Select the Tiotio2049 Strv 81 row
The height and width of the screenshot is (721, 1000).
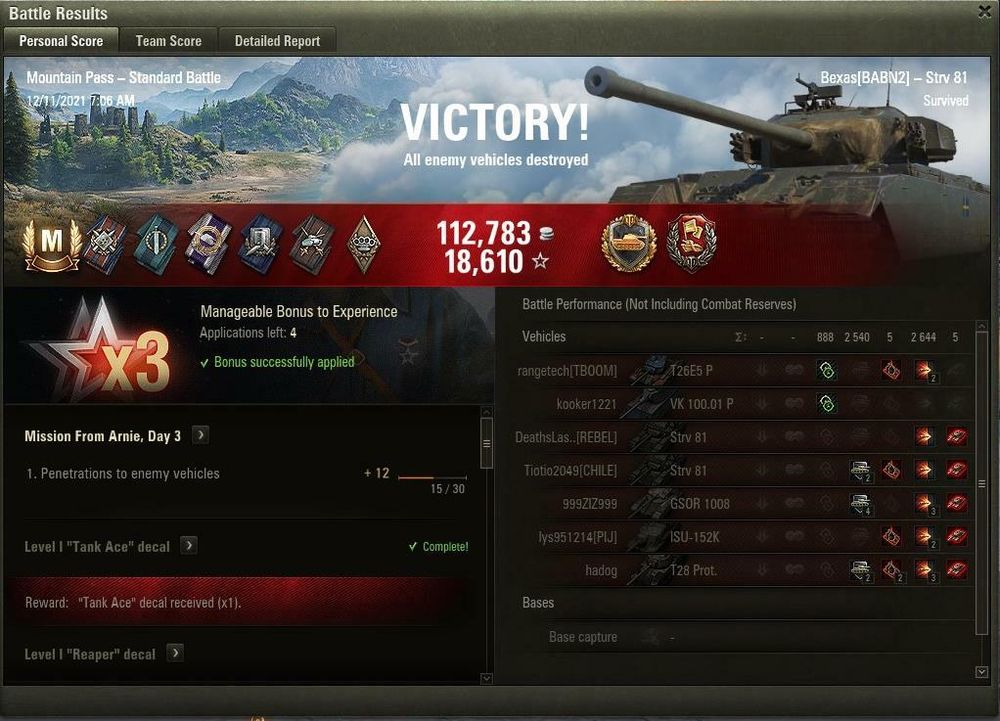click(x=742, y=470)
